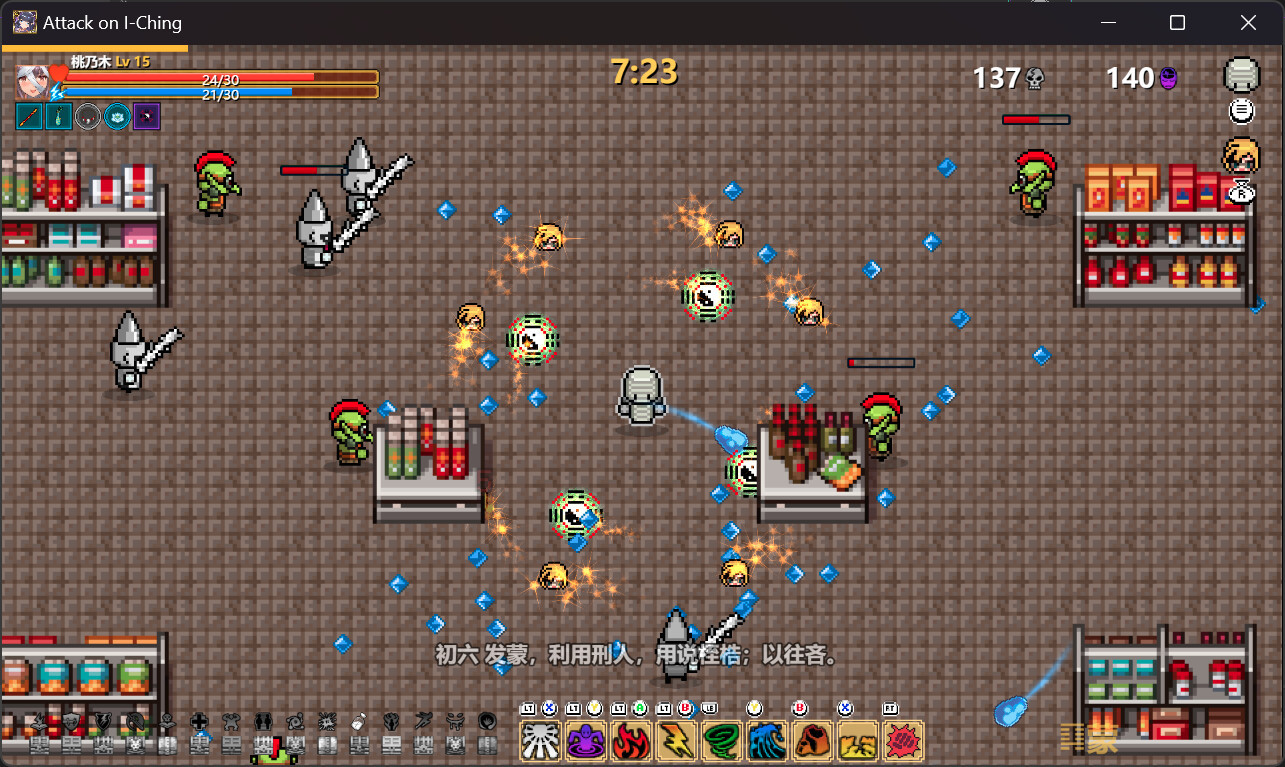Select the white lotus equipment icon
Screen dimensions: 1285x767
click(117, 117)
